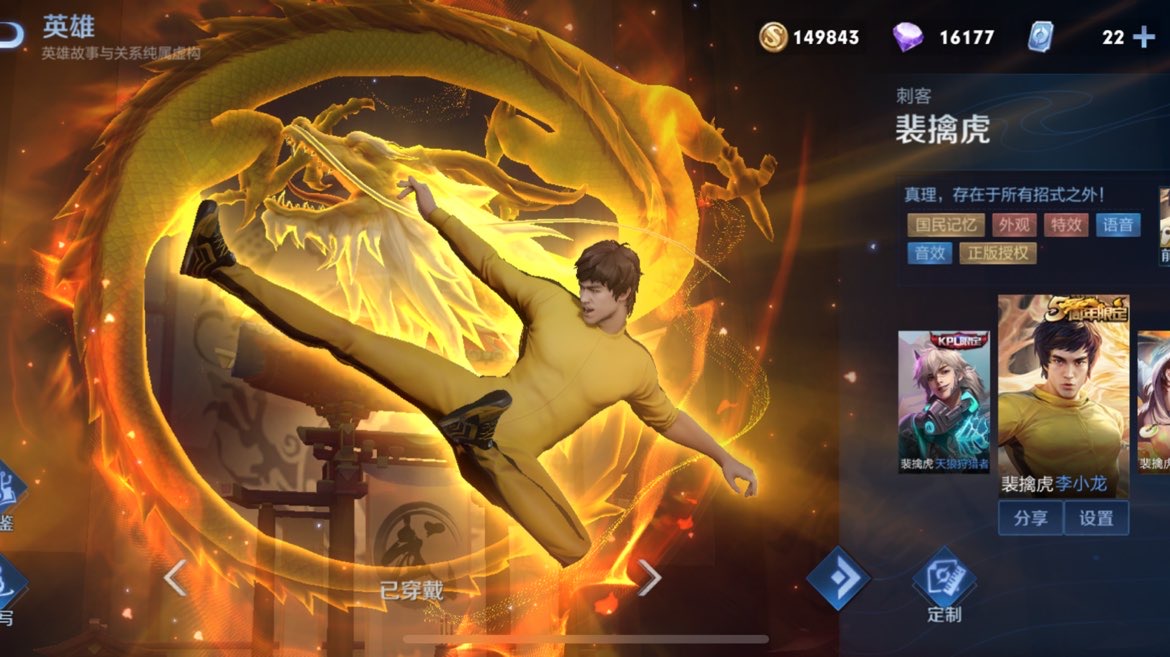Click the blue diamond-shaped icon button
1170x657 pixels.
coord(838,577)
